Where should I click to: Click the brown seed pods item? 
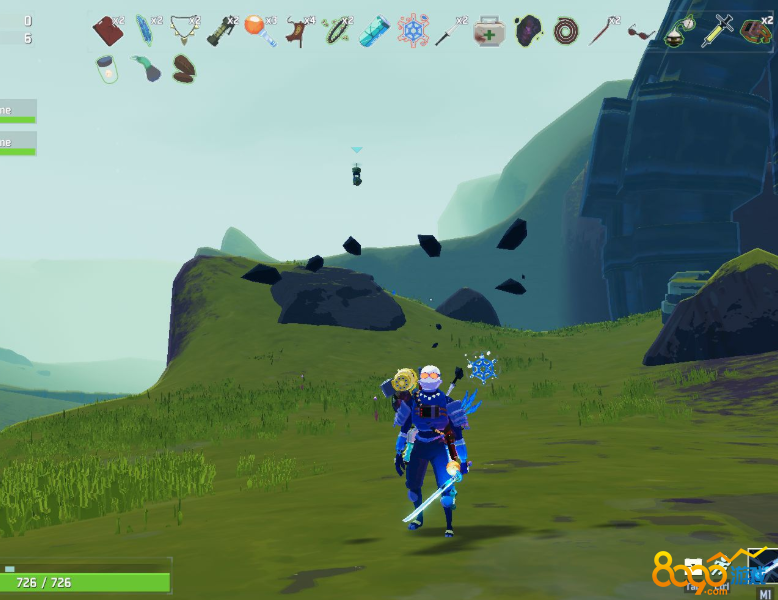coord(184,68)
